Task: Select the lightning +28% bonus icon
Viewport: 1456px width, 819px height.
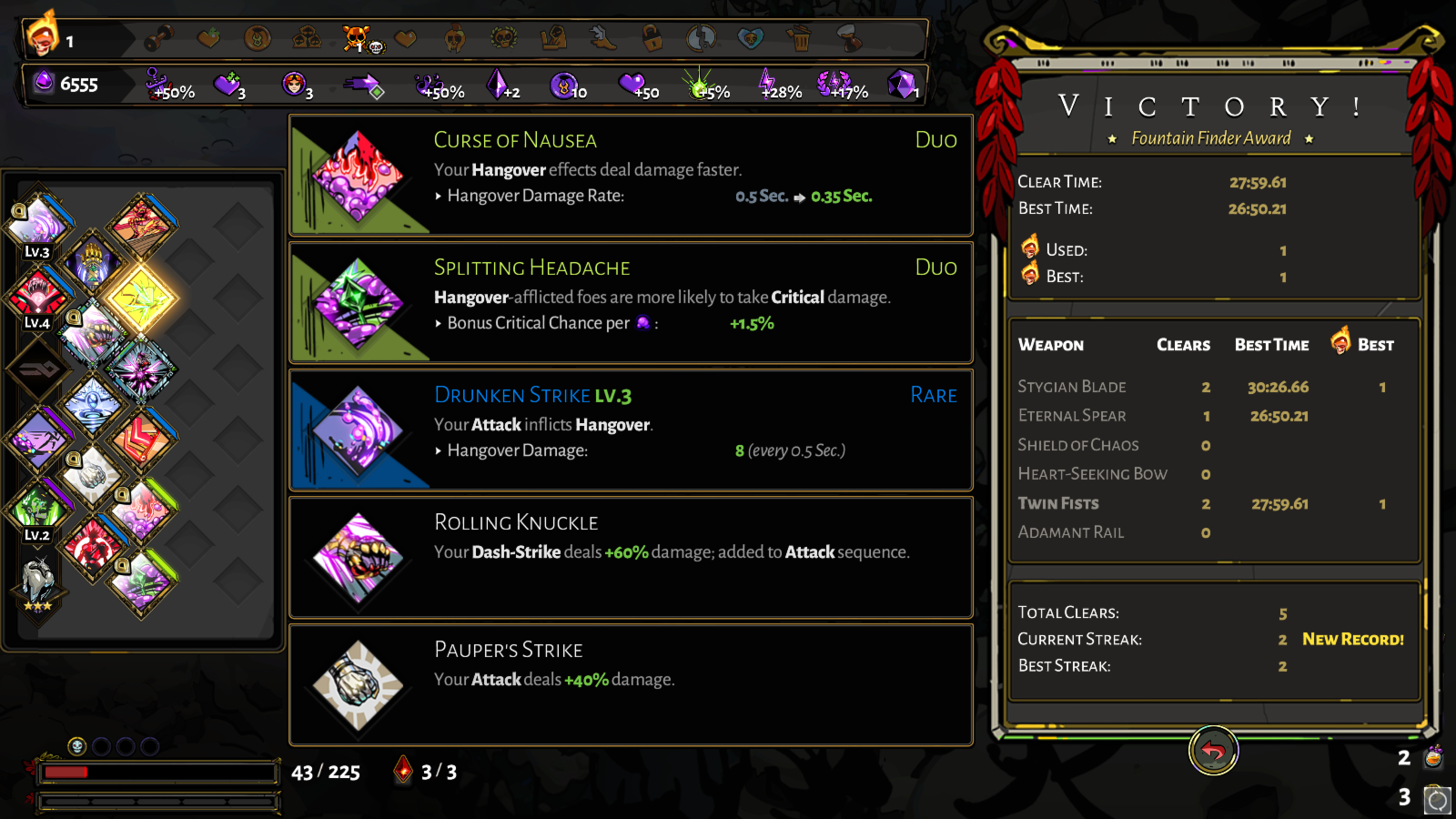Action: (x=767, y=82)
